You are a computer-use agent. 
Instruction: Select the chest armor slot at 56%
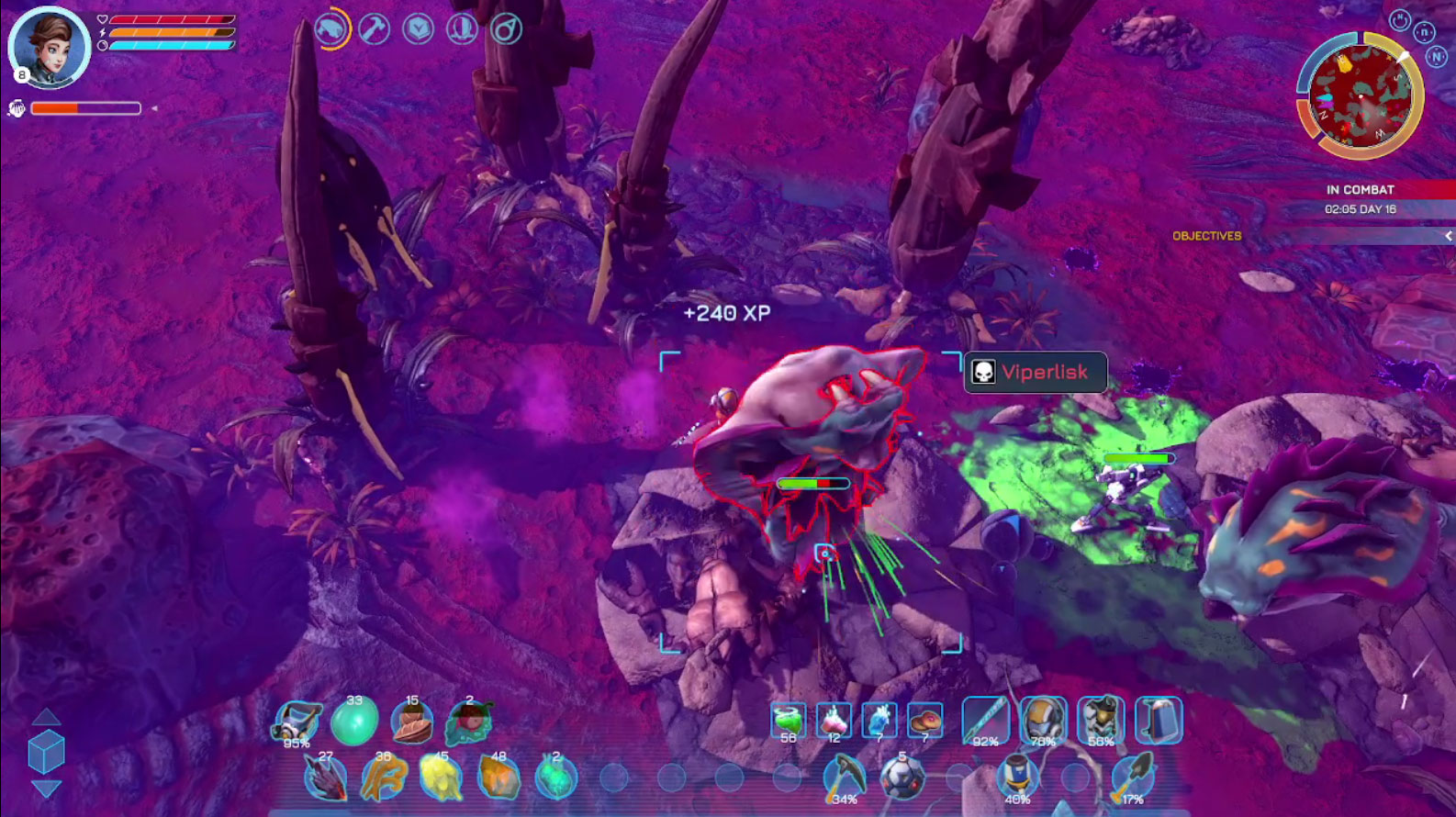(x=1101, y=721)
